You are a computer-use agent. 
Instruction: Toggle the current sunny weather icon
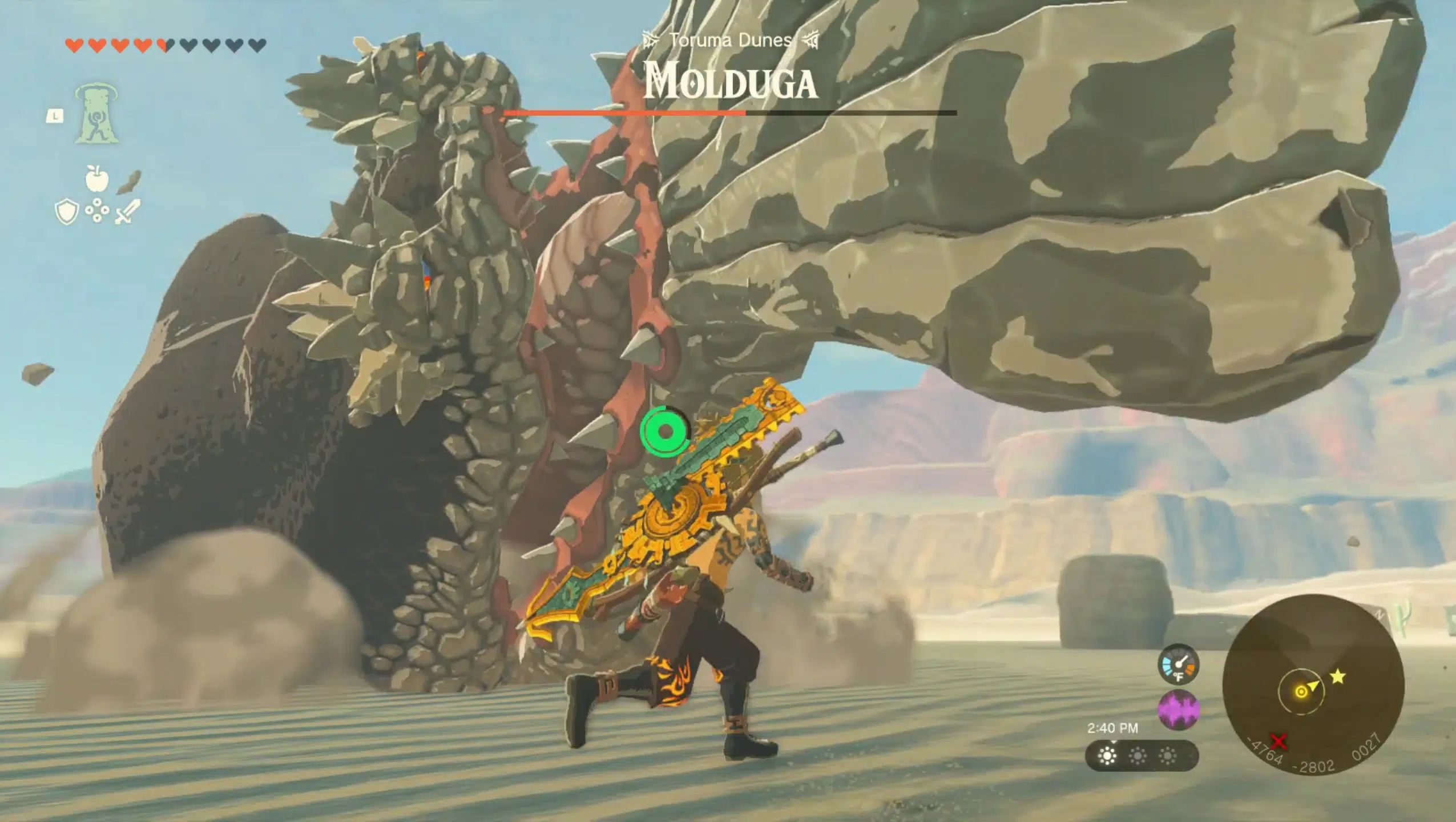(x=1107, y=757)
